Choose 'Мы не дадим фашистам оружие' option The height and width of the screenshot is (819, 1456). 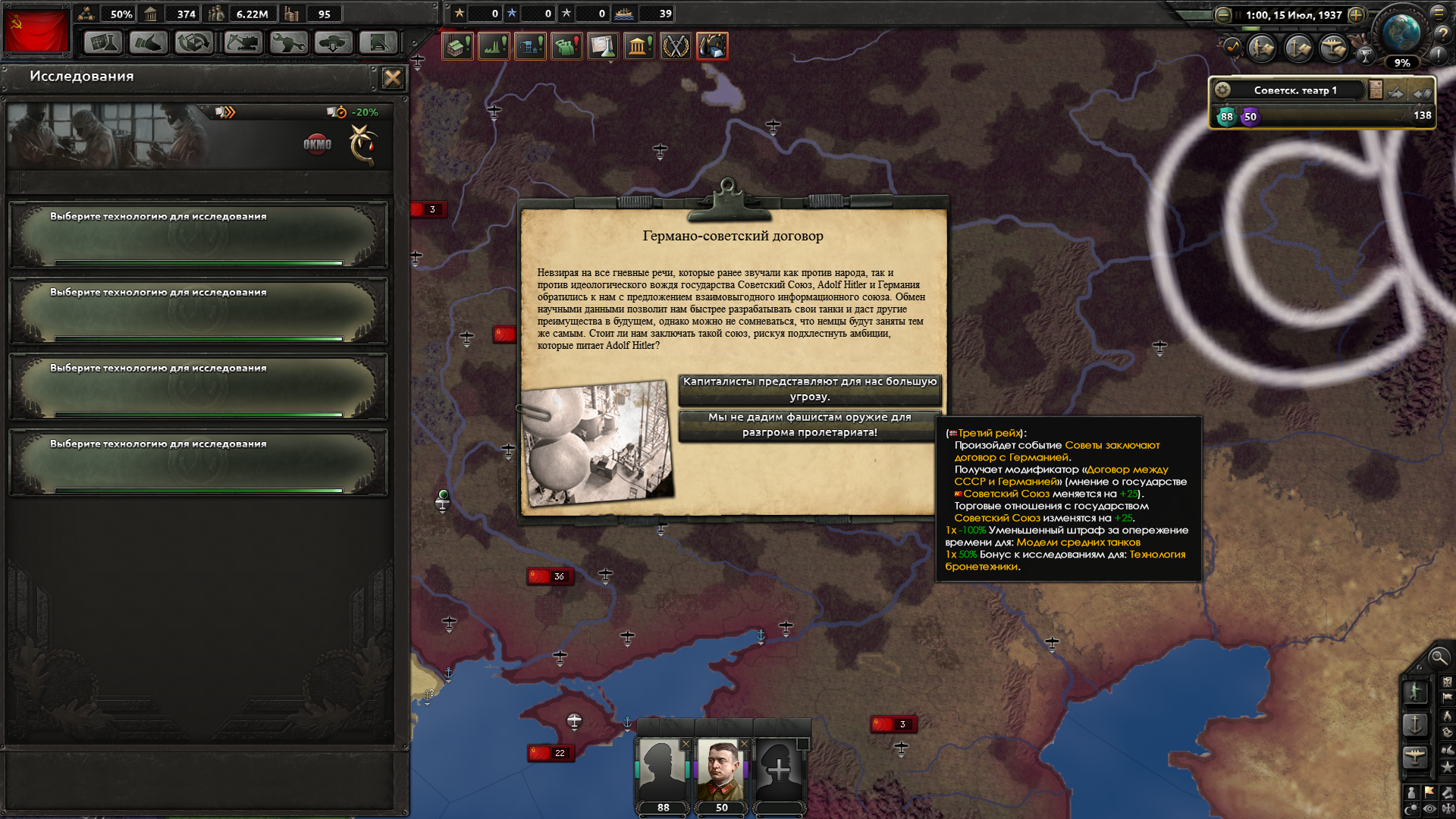pyautogui.click(x=810, y=425)
